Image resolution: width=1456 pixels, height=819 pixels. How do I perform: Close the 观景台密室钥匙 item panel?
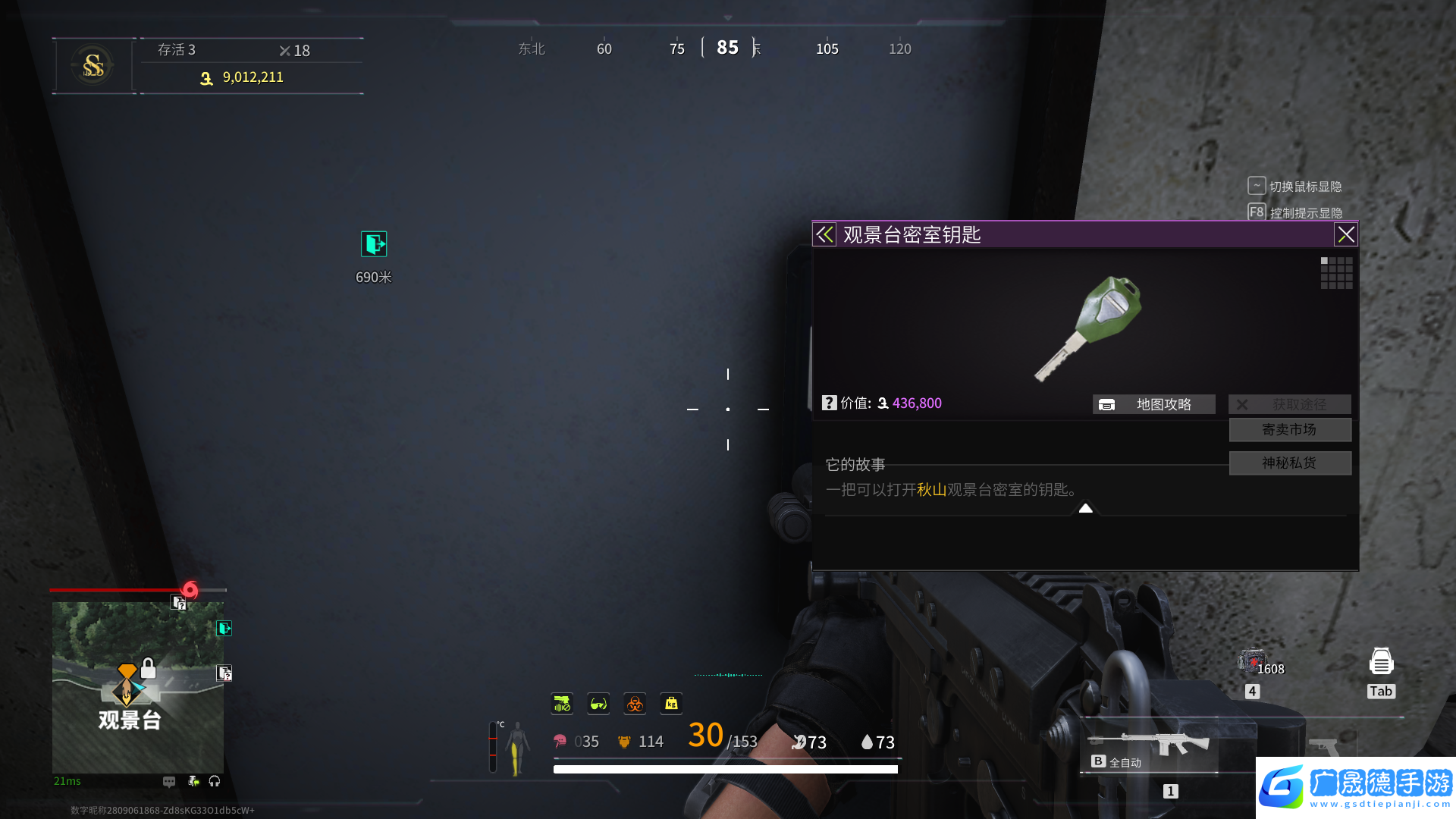1346,235
